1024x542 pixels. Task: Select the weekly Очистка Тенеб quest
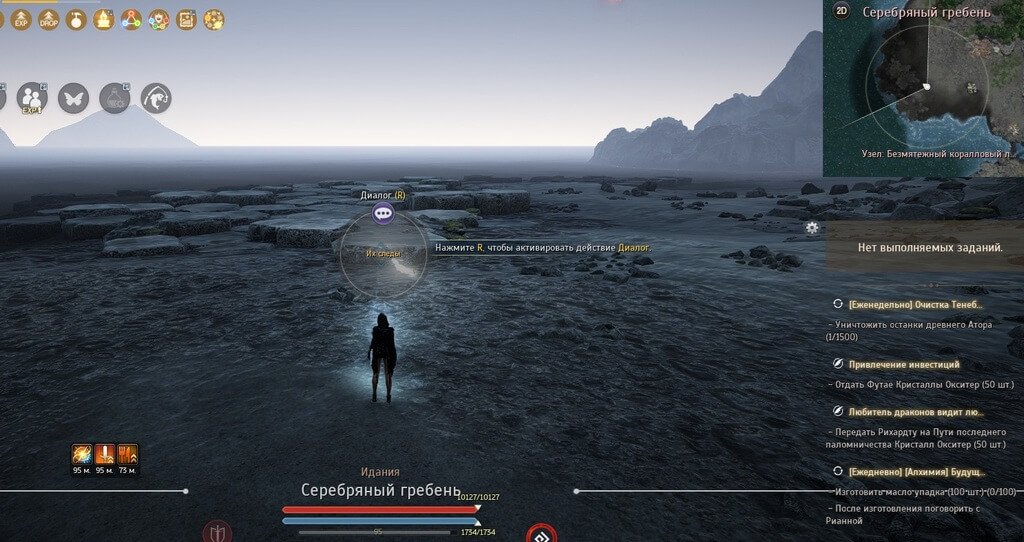pyautogui.click(x=915, y=304)
